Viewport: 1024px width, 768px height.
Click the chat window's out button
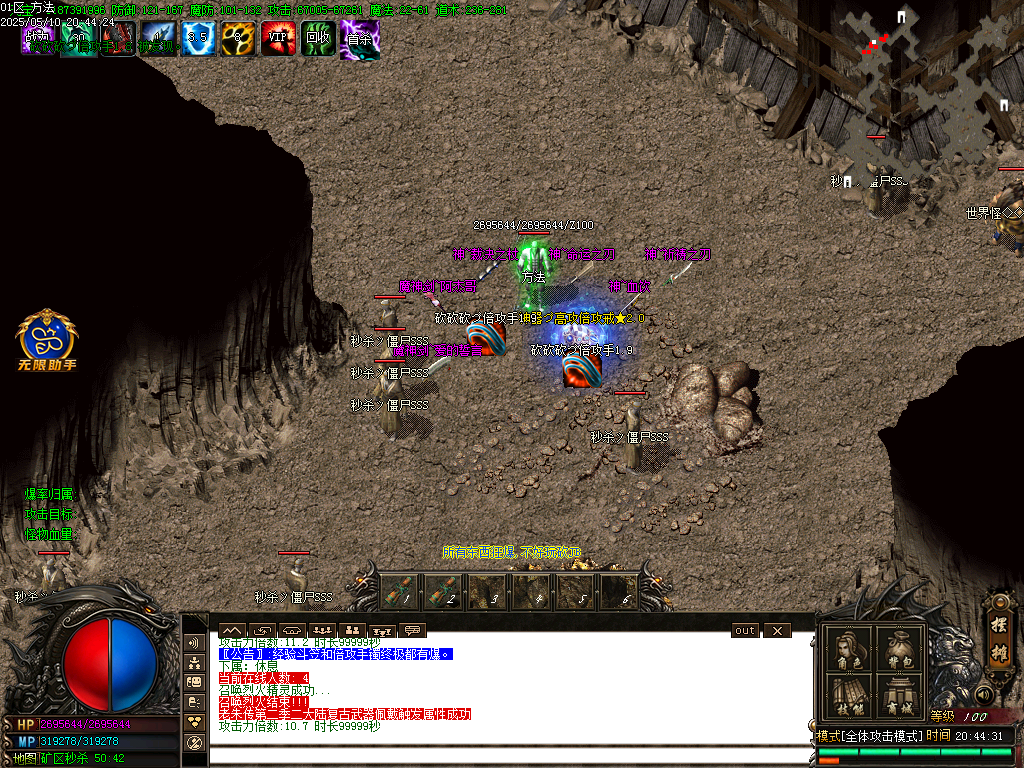(745, 631)
